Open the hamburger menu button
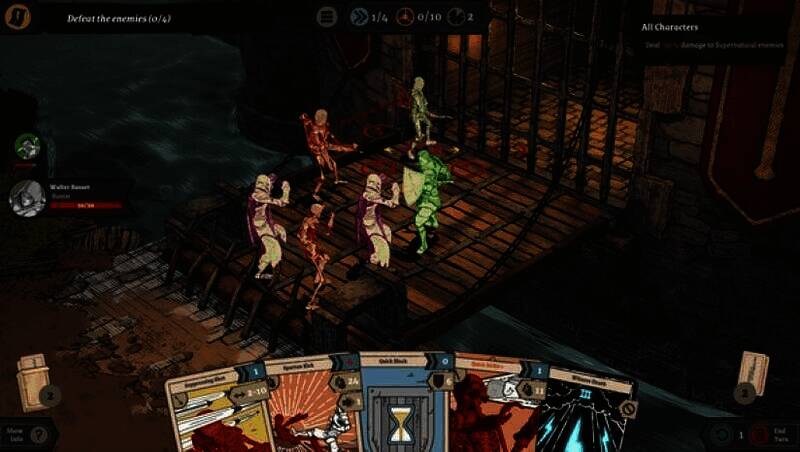 (x=327, y=17)
